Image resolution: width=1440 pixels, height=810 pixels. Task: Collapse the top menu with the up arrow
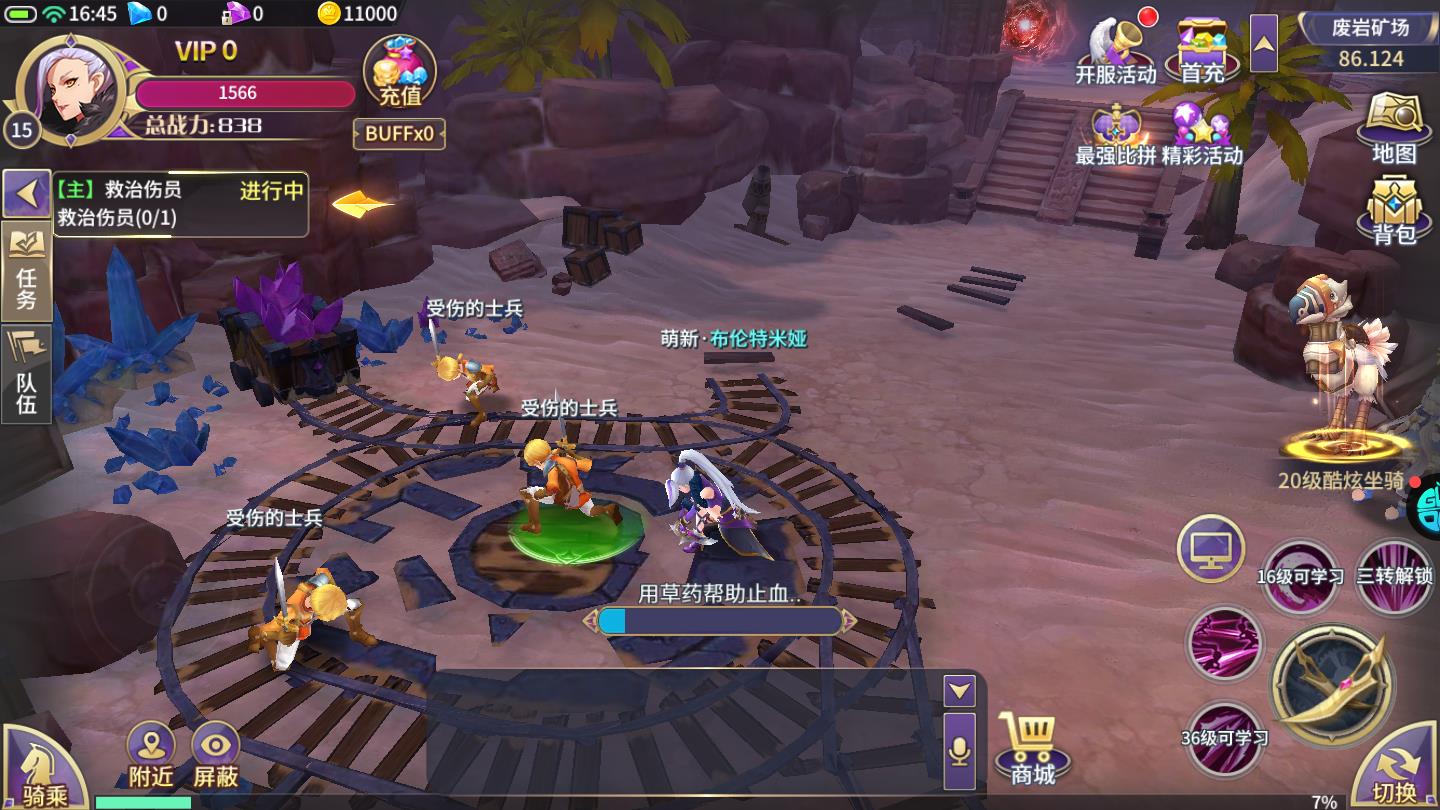tap(1264, 43)
